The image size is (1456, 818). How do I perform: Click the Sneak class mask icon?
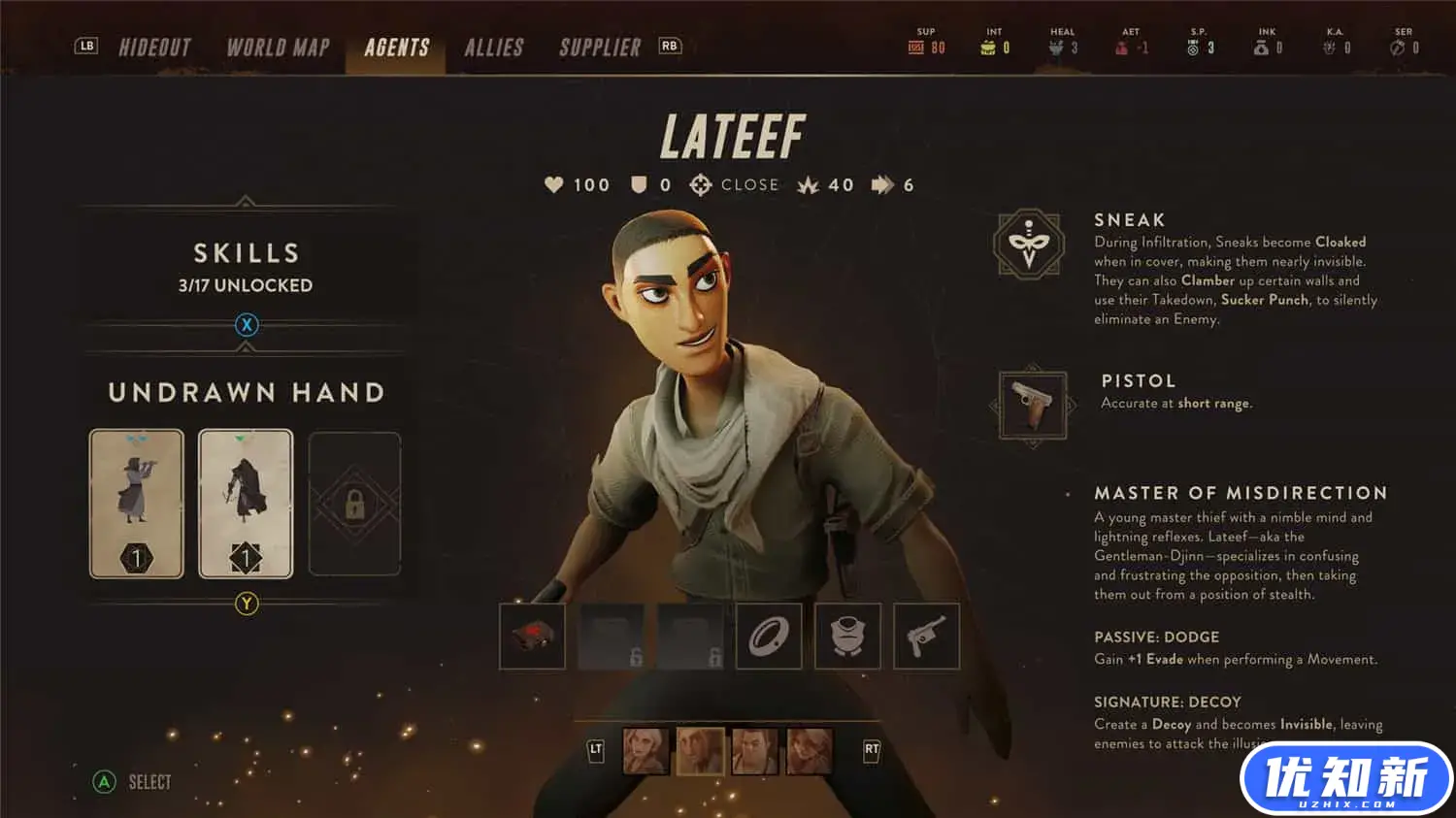(x=1029, y=244)
